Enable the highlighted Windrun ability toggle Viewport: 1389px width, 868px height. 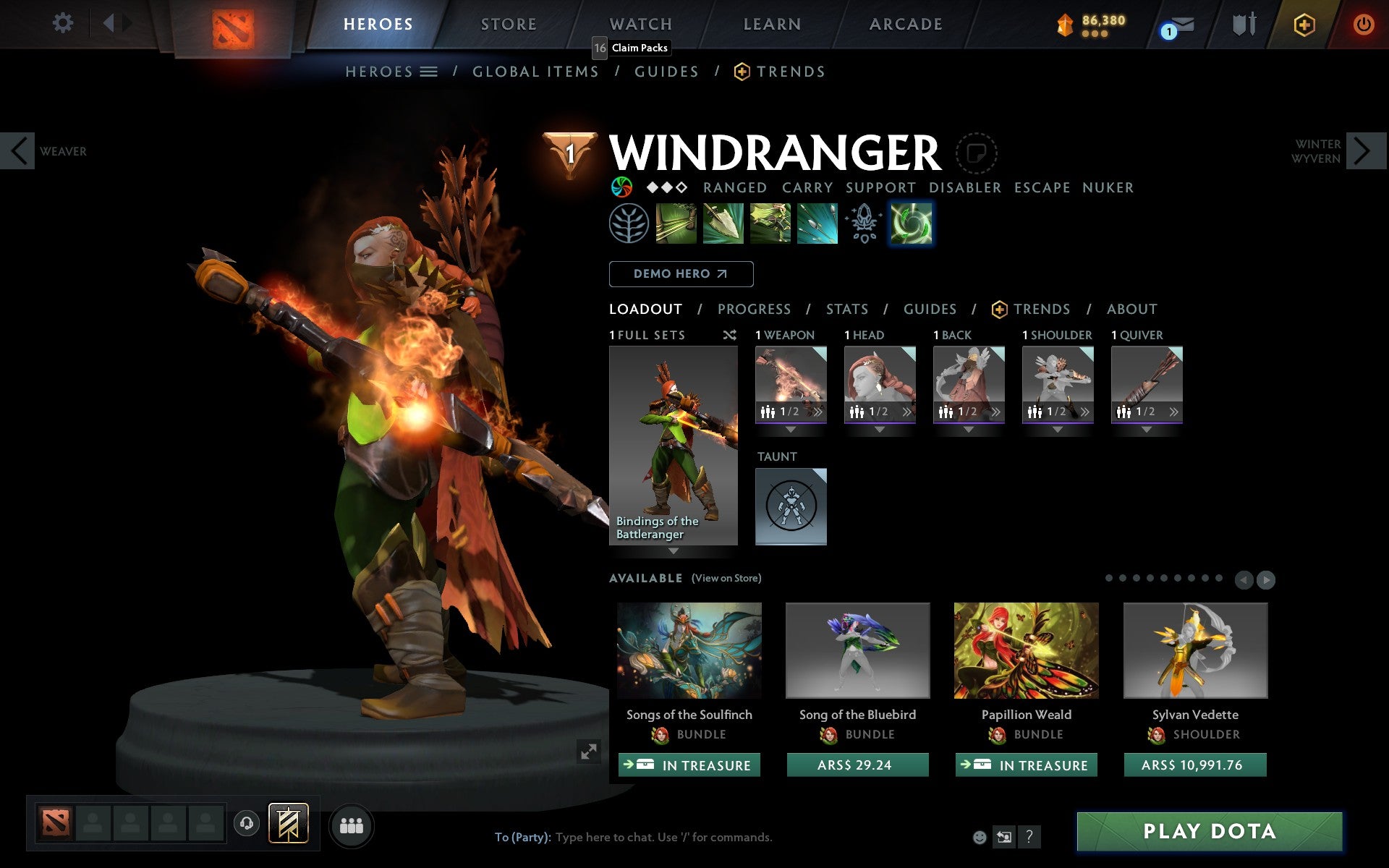[x=911, y=224]
